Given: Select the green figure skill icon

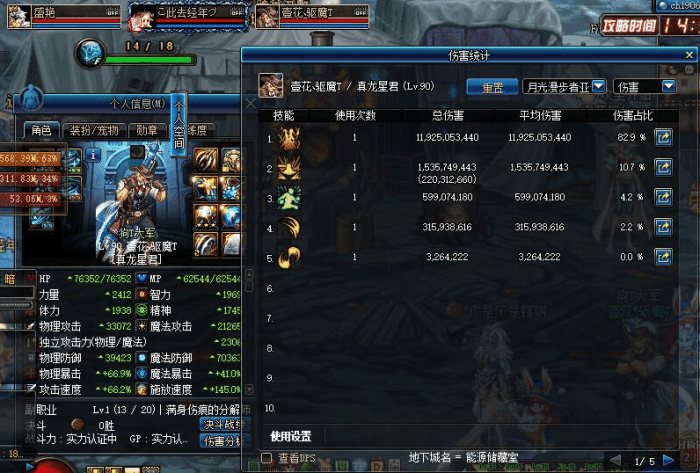Looking at the screenshot, I should [291, 198].
